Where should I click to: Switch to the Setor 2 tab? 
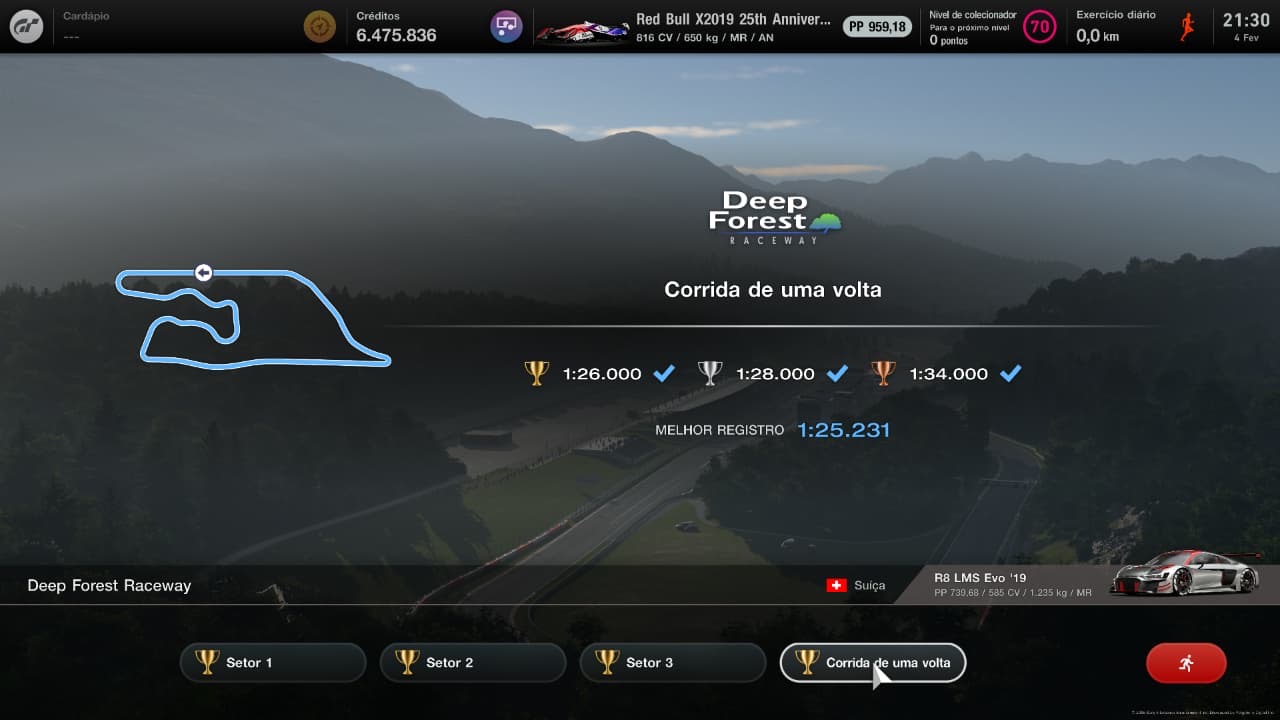pos(472,661)
